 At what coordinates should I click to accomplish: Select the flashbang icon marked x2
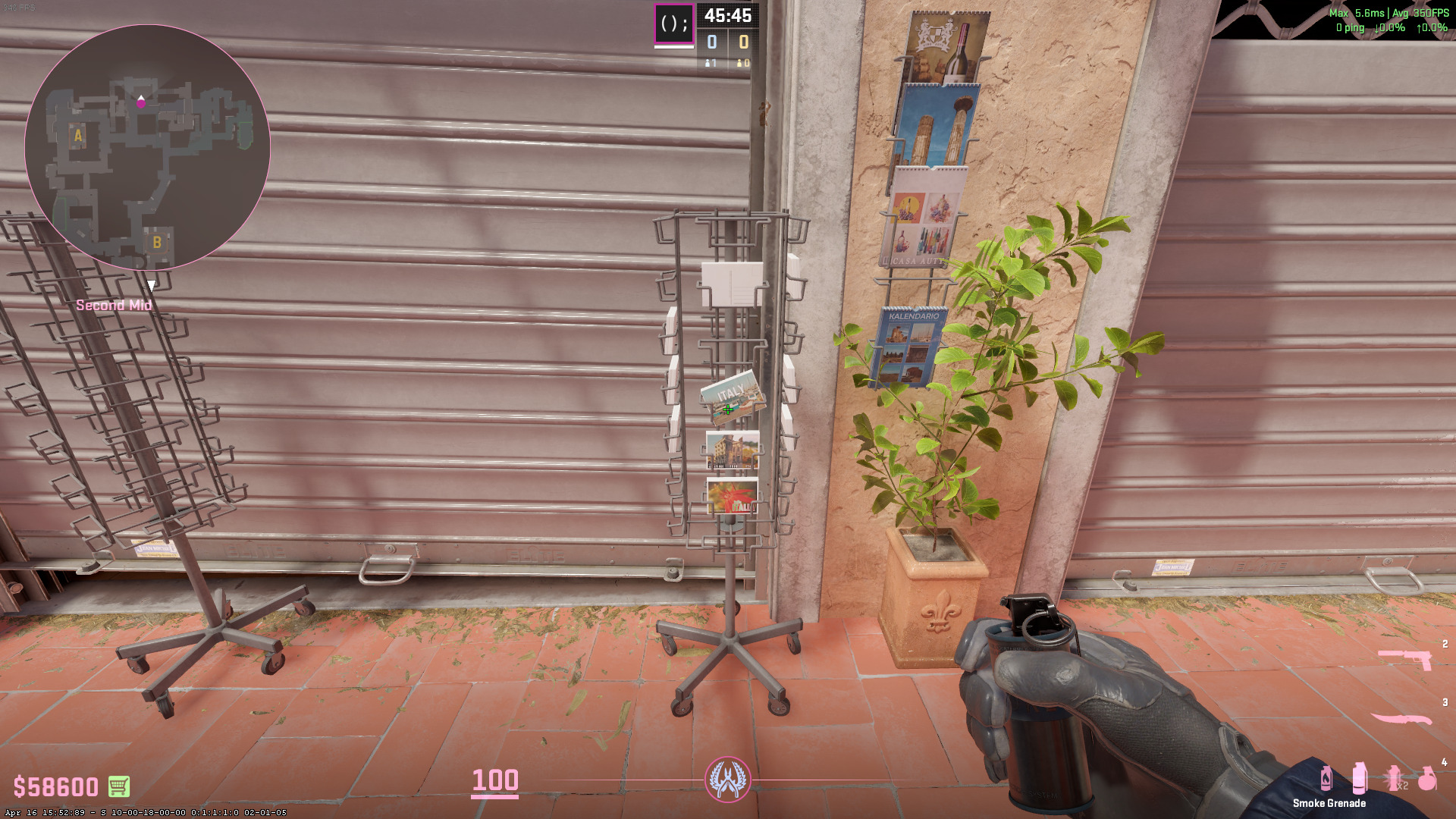[x=1395, y=778]
